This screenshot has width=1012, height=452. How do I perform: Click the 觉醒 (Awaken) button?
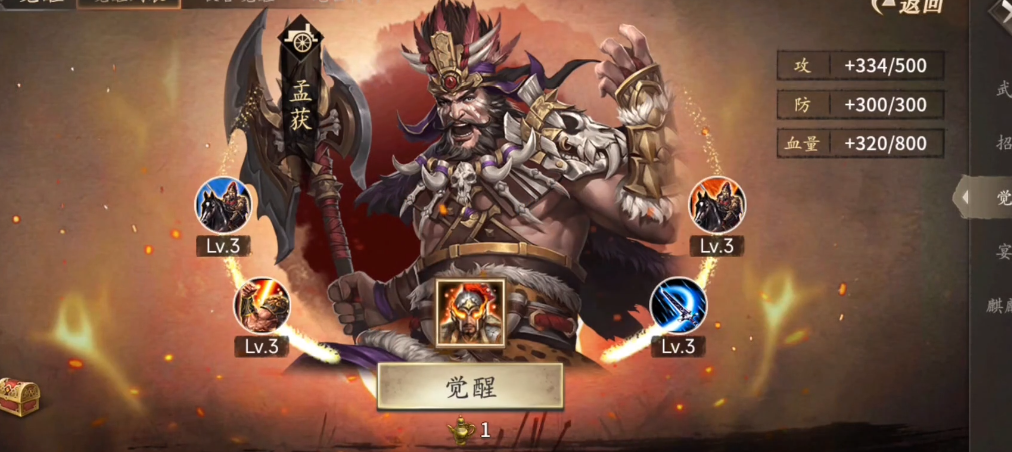click(470, 387)
